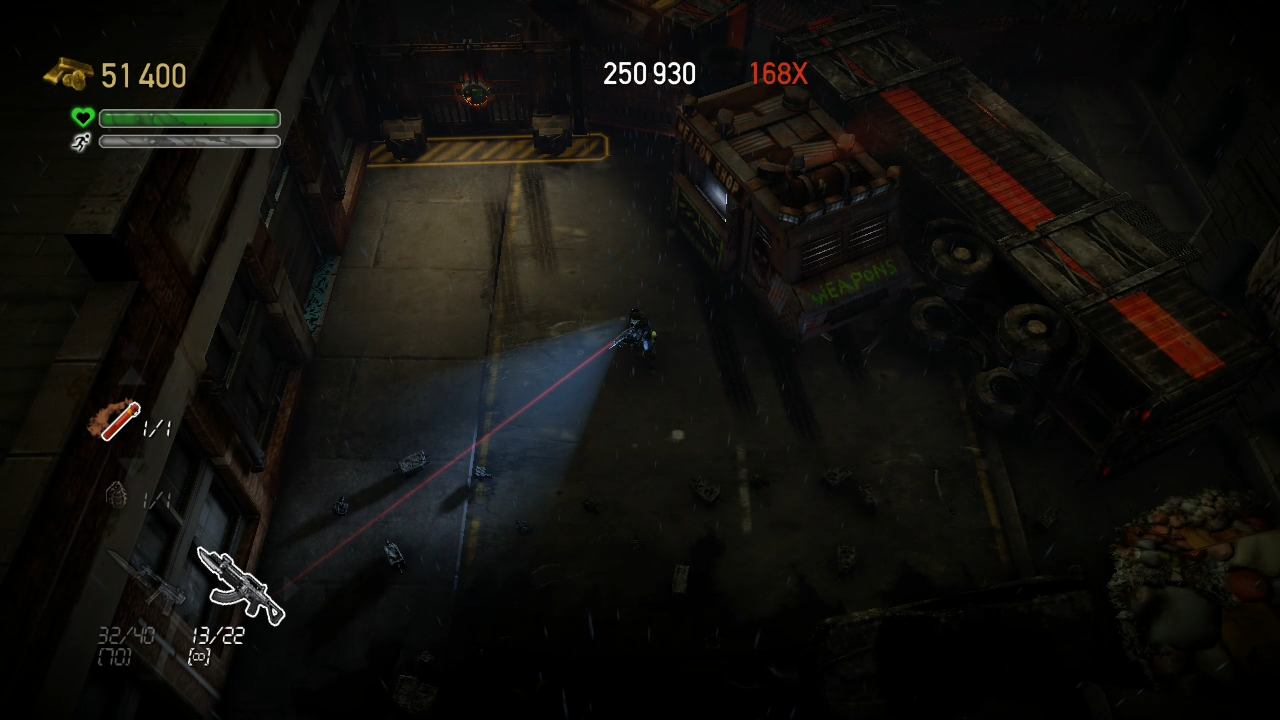Select the dimmed grenade icon

[117, 495]
